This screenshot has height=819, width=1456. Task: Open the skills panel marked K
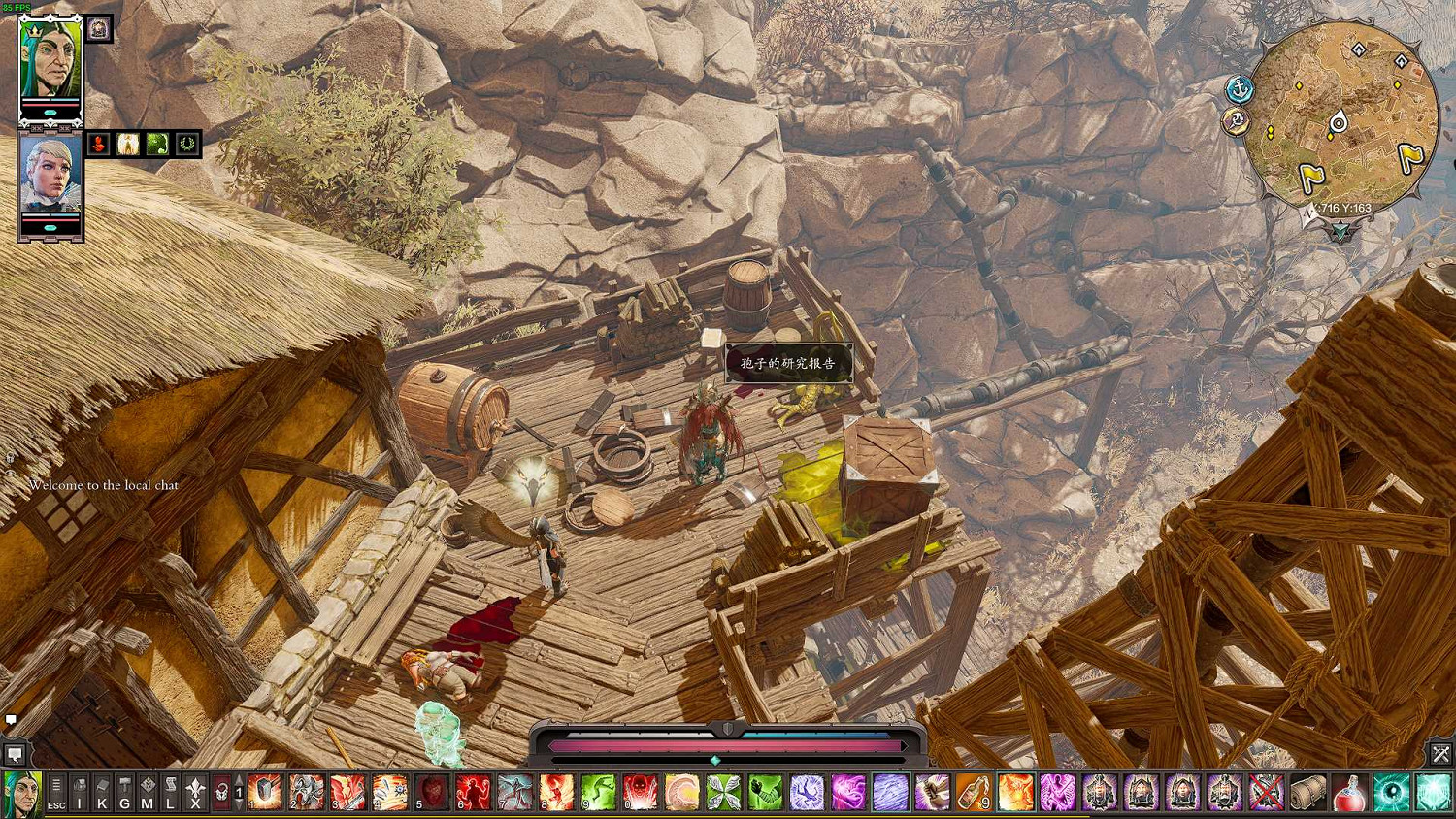click(x=102, y=793)
